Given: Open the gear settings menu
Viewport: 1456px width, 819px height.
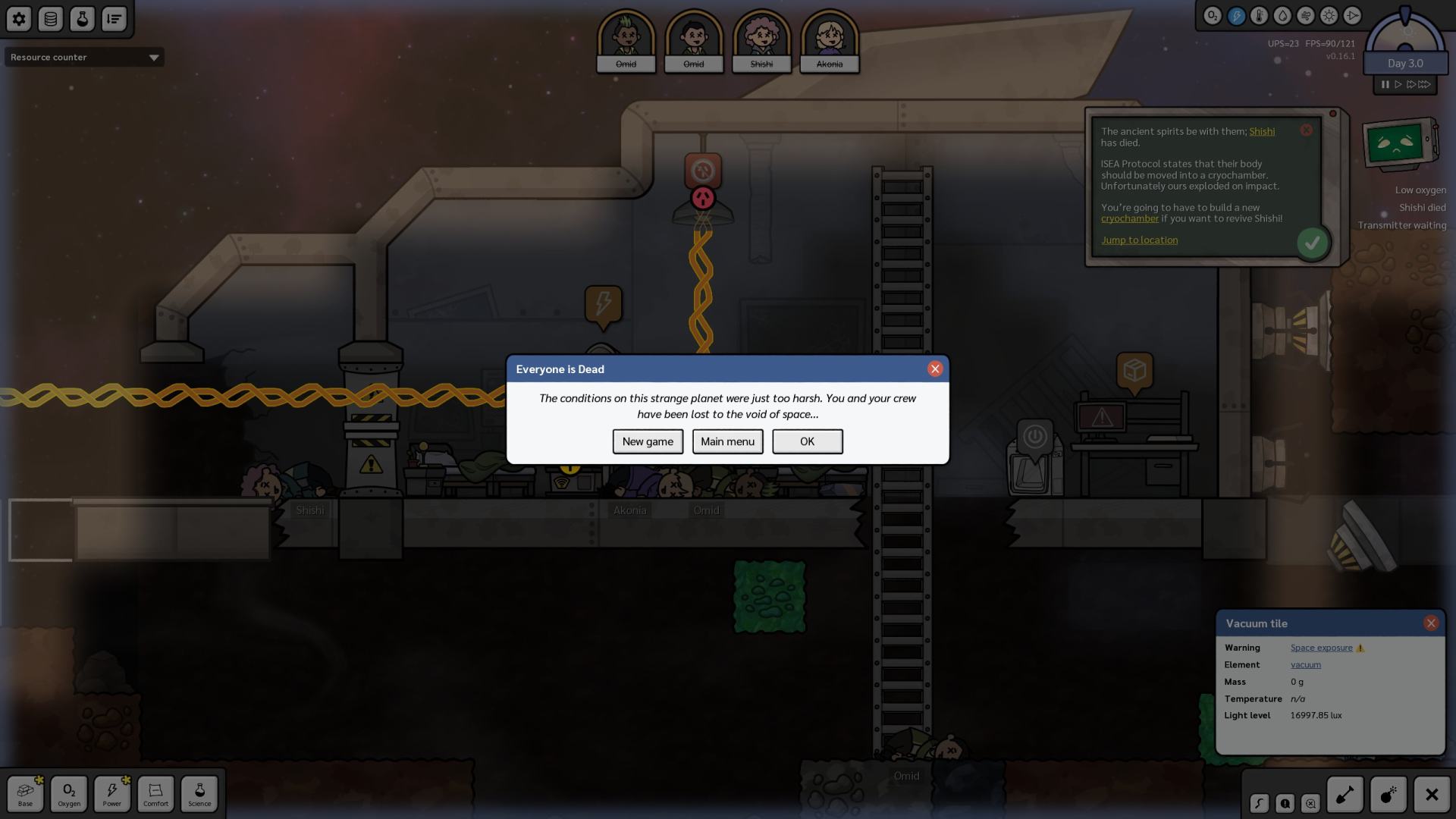Looking at the screenshot, I should 19,19.
